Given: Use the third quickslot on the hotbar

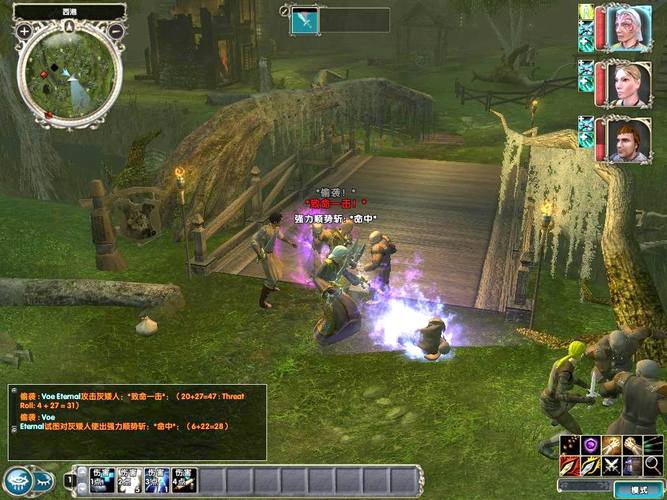Looking at the screenshot, I should pyautogui.click(x=157, y=480).
